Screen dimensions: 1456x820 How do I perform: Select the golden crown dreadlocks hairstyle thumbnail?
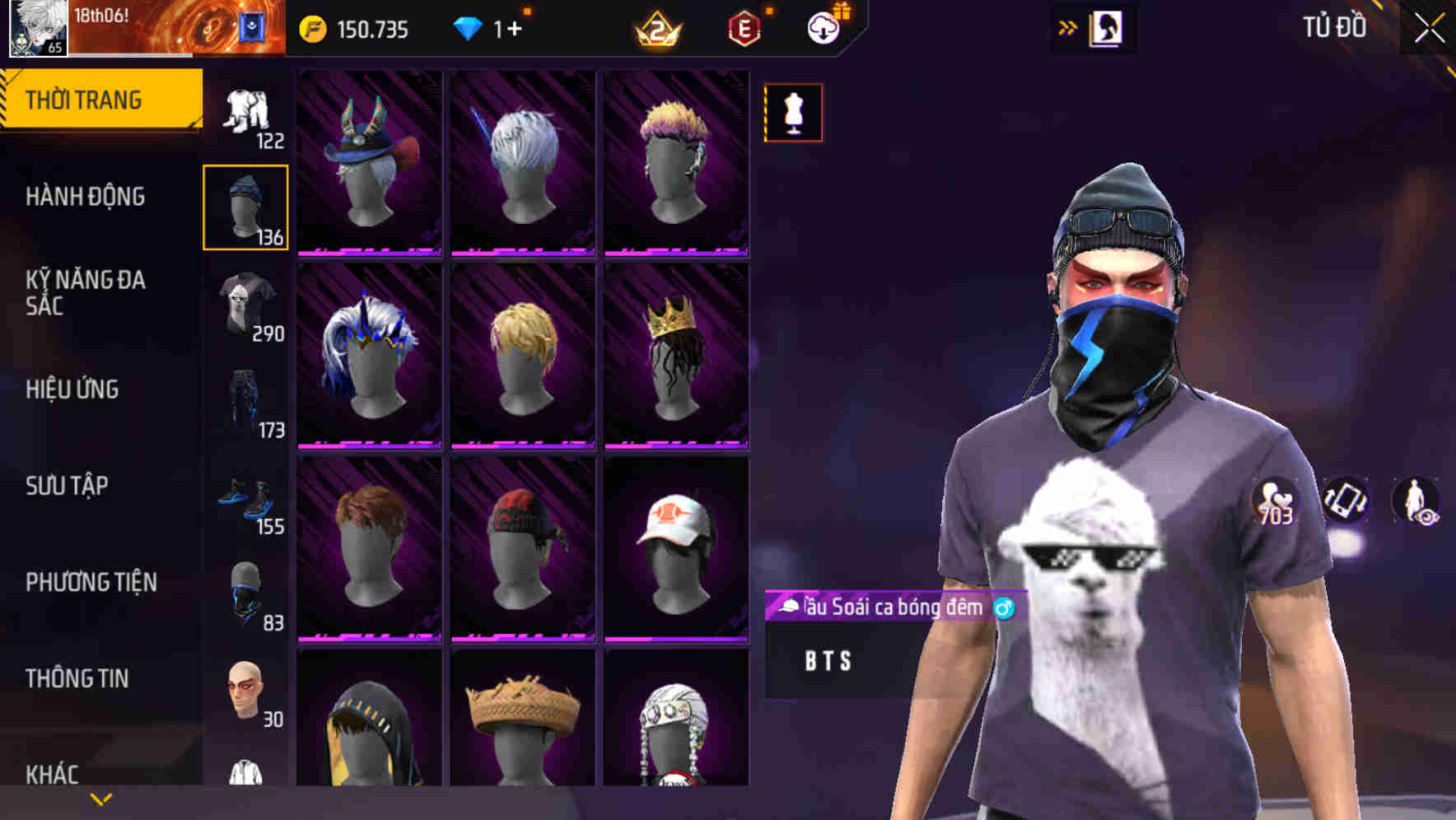677,362
